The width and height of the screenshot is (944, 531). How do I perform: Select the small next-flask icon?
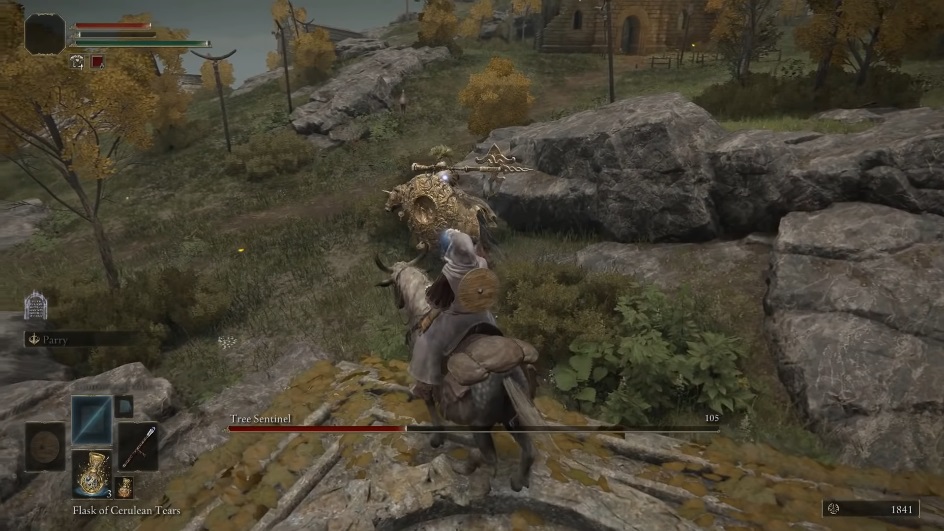tap(124, 488)
